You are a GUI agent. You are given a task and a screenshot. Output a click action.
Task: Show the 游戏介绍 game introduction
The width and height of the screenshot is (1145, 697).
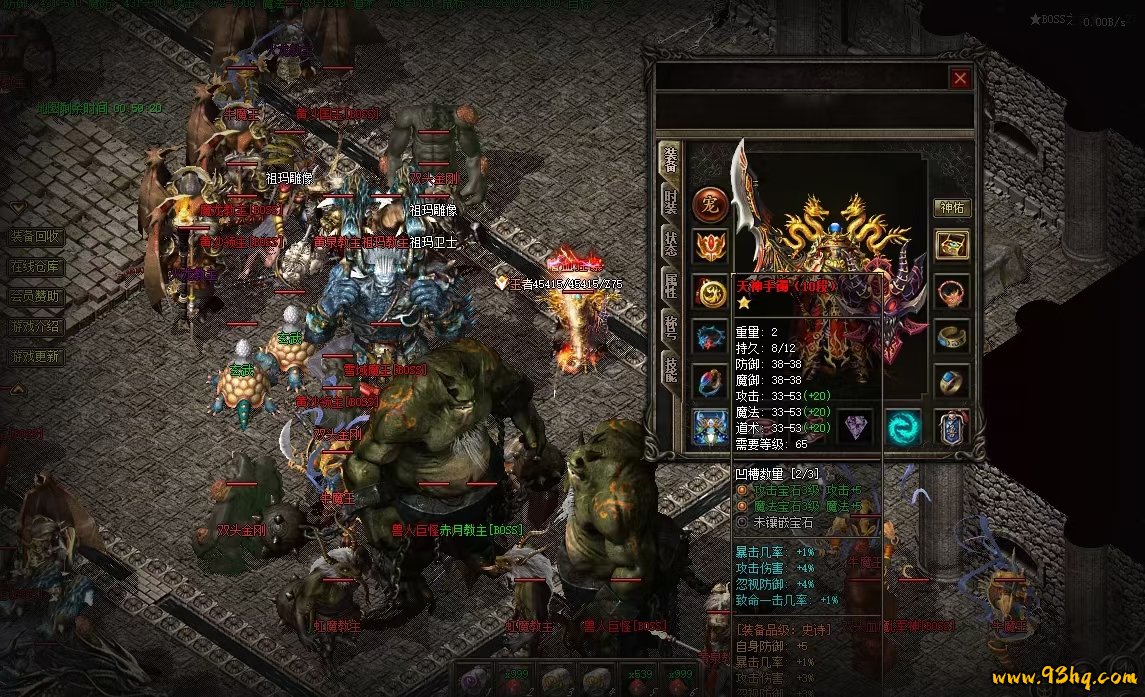36,327
